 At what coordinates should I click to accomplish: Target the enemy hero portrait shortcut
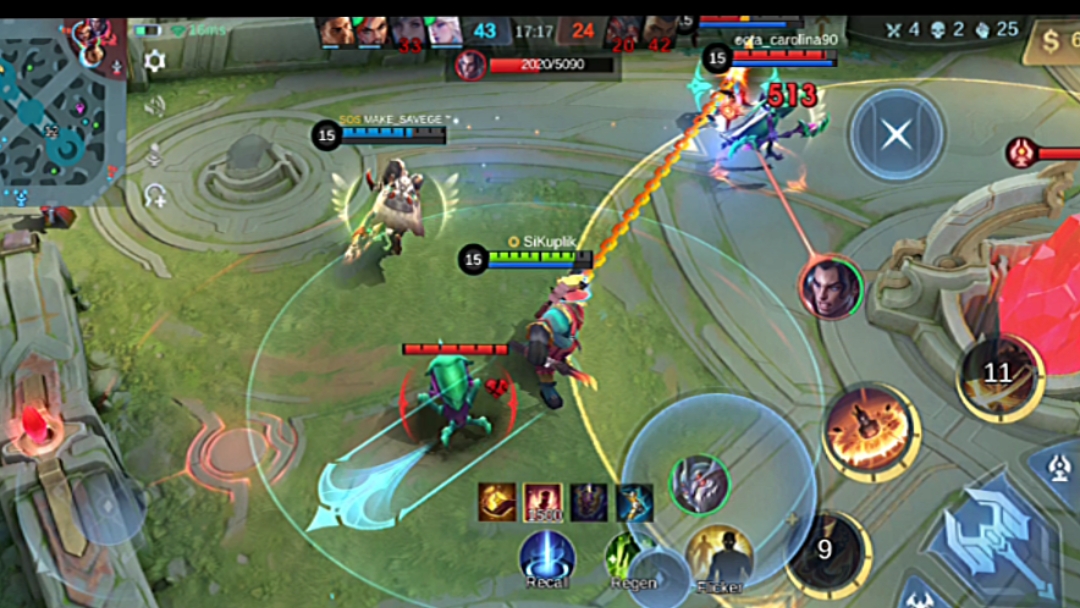(x=831, y=289)
